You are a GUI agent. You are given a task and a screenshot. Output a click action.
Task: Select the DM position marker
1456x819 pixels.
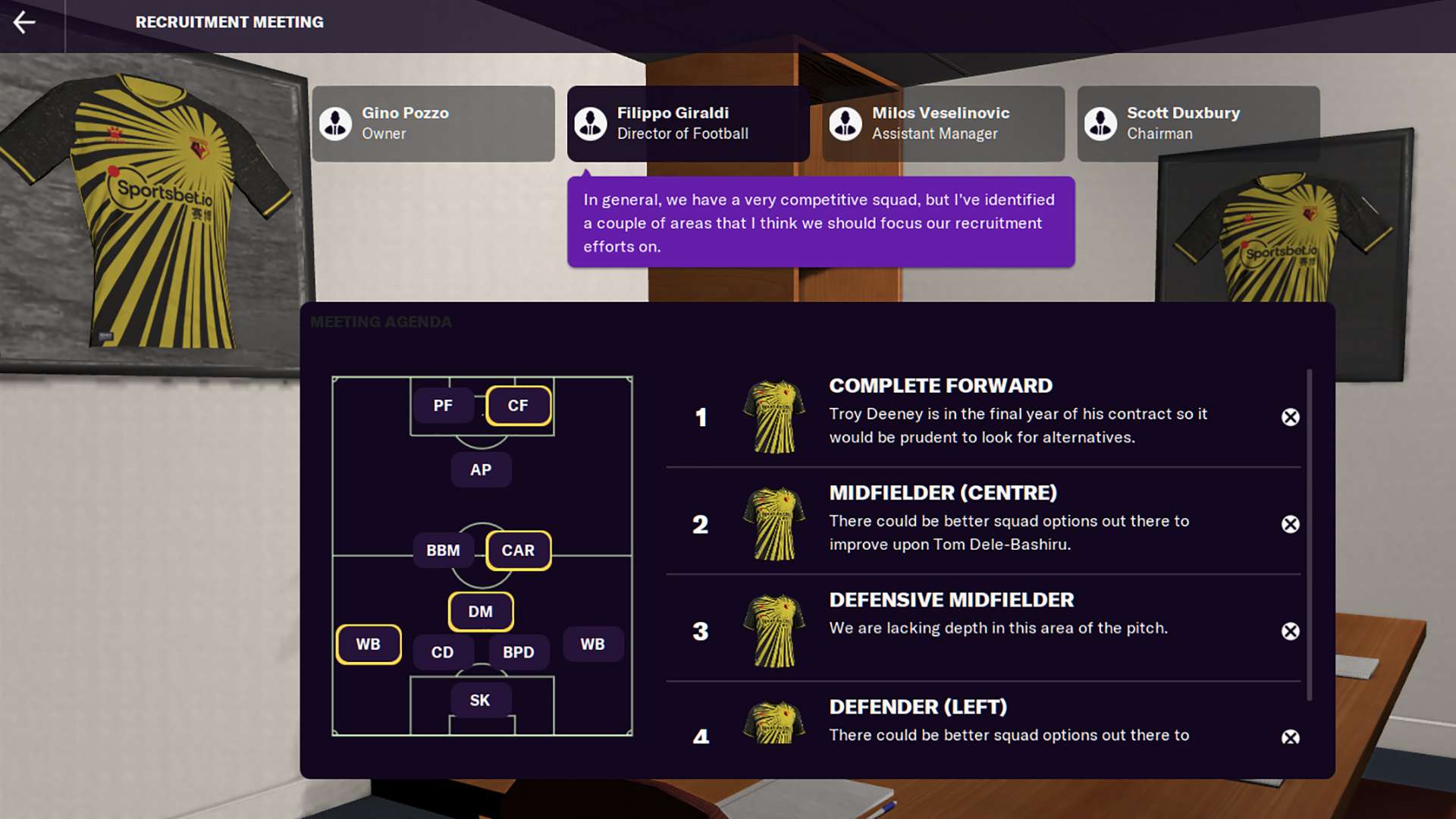(480, 611)
